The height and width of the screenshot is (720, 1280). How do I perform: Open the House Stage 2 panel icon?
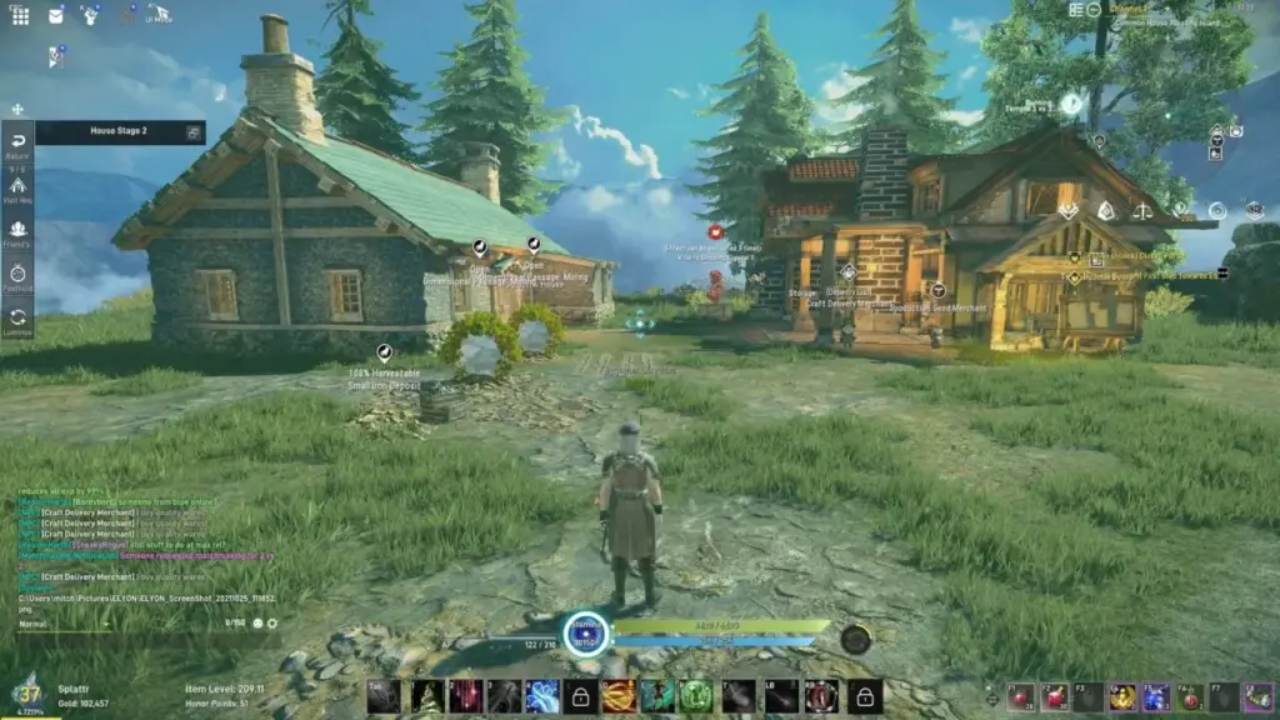click(194, 132)
